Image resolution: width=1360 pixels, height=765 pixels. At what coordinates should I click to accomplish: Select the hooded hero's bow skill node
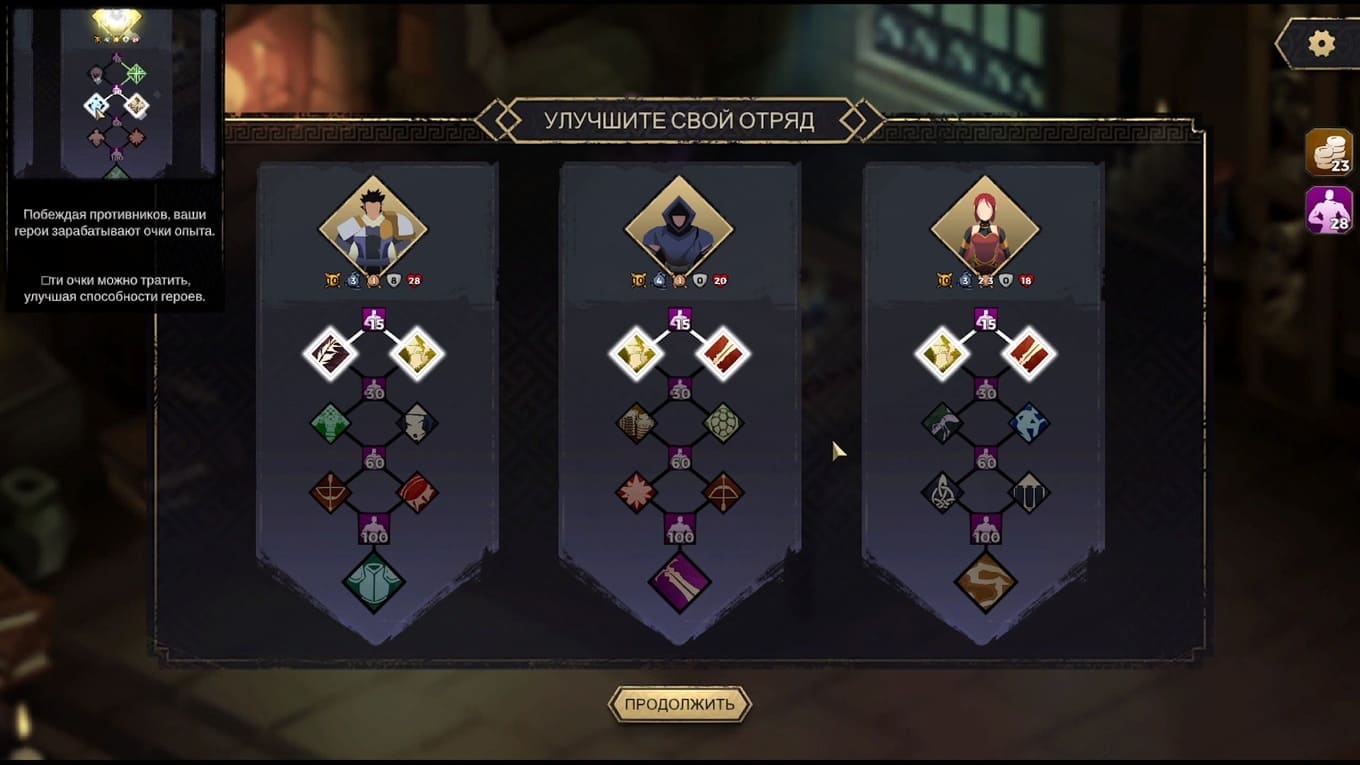tap(723, 492)
